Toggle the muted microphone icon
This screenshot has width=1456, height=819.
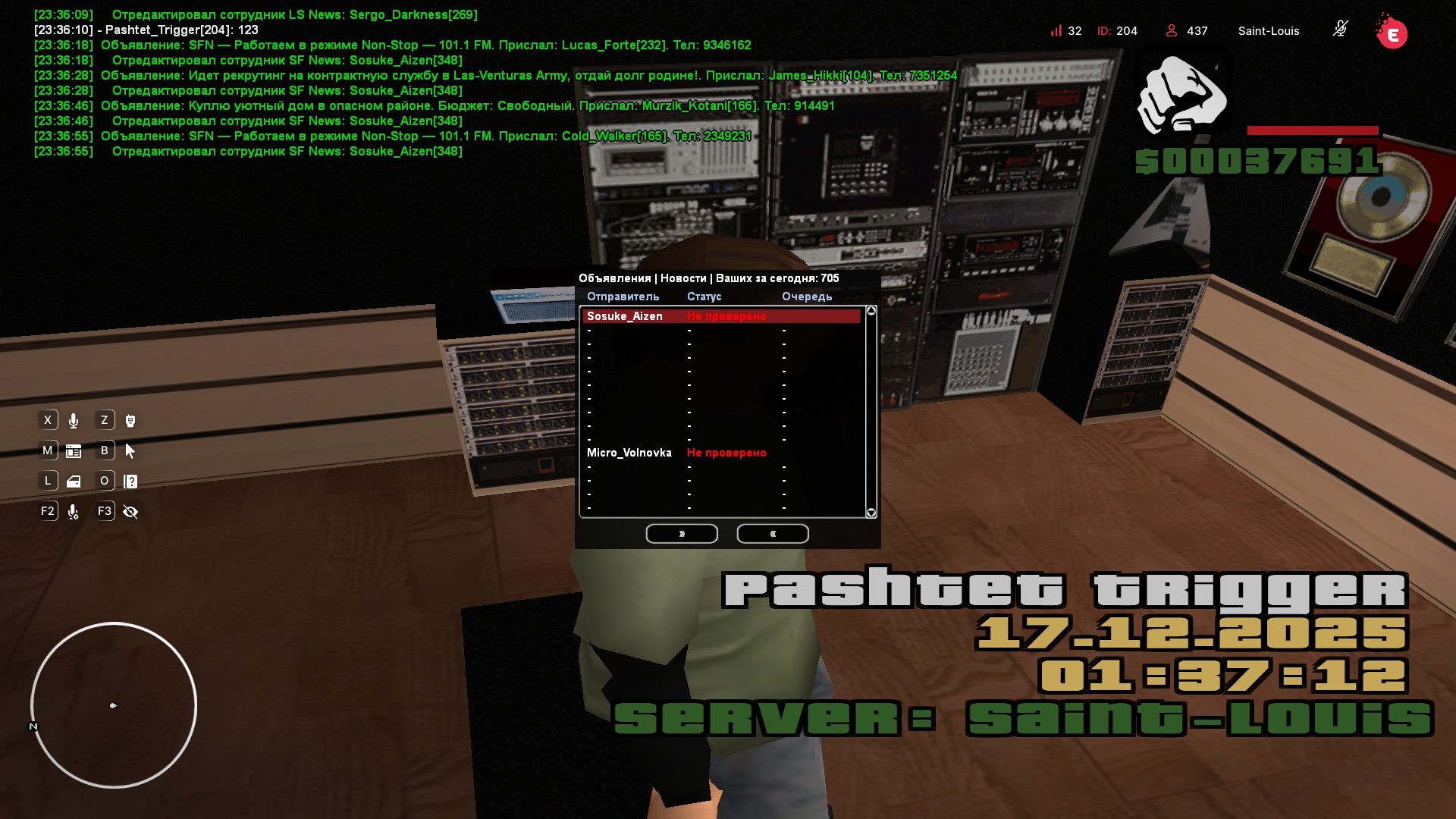[x=1340, y=30]
